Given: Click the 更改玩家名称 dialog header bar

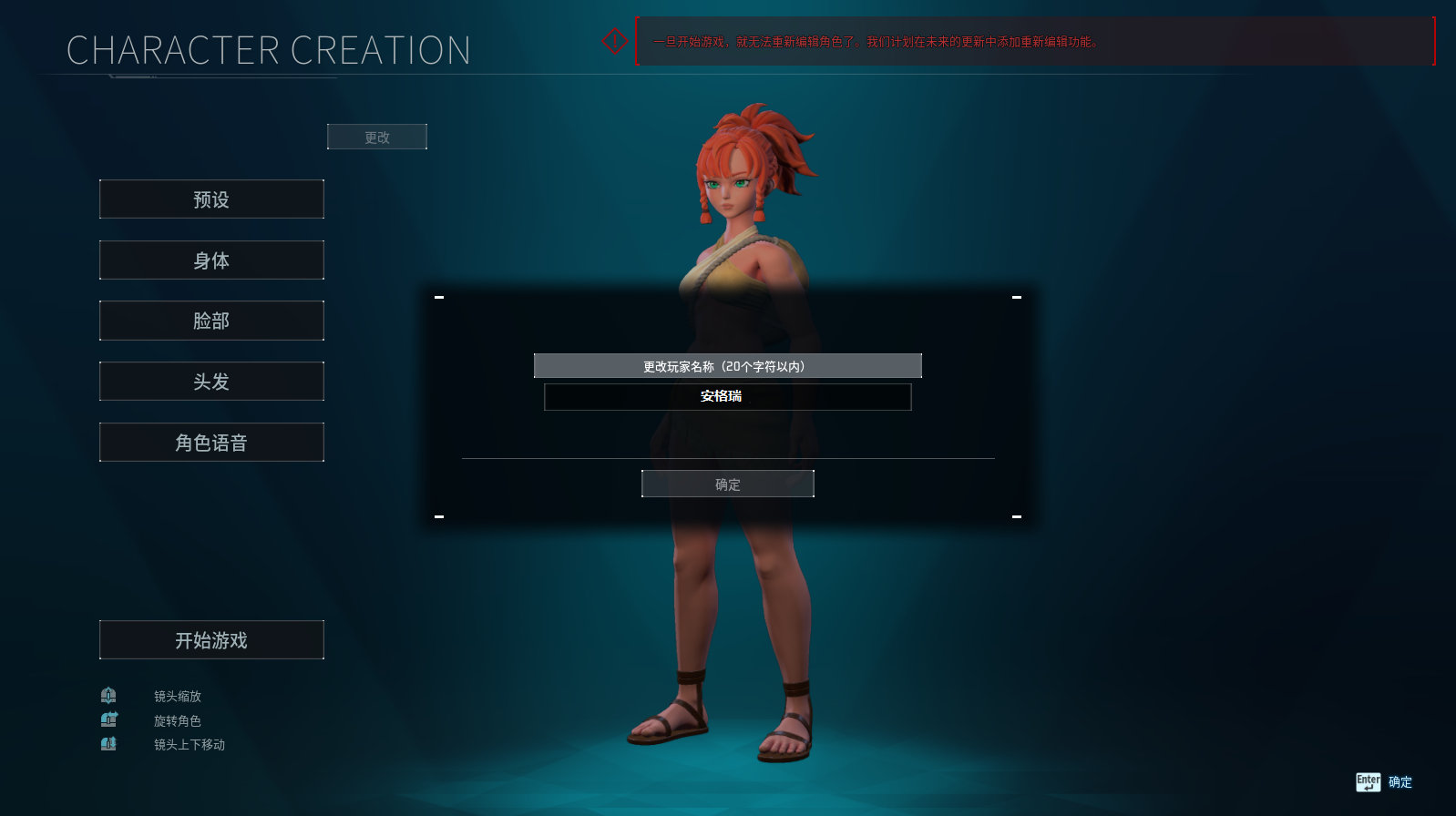Looking at the screenshot, I should (727, 365).
